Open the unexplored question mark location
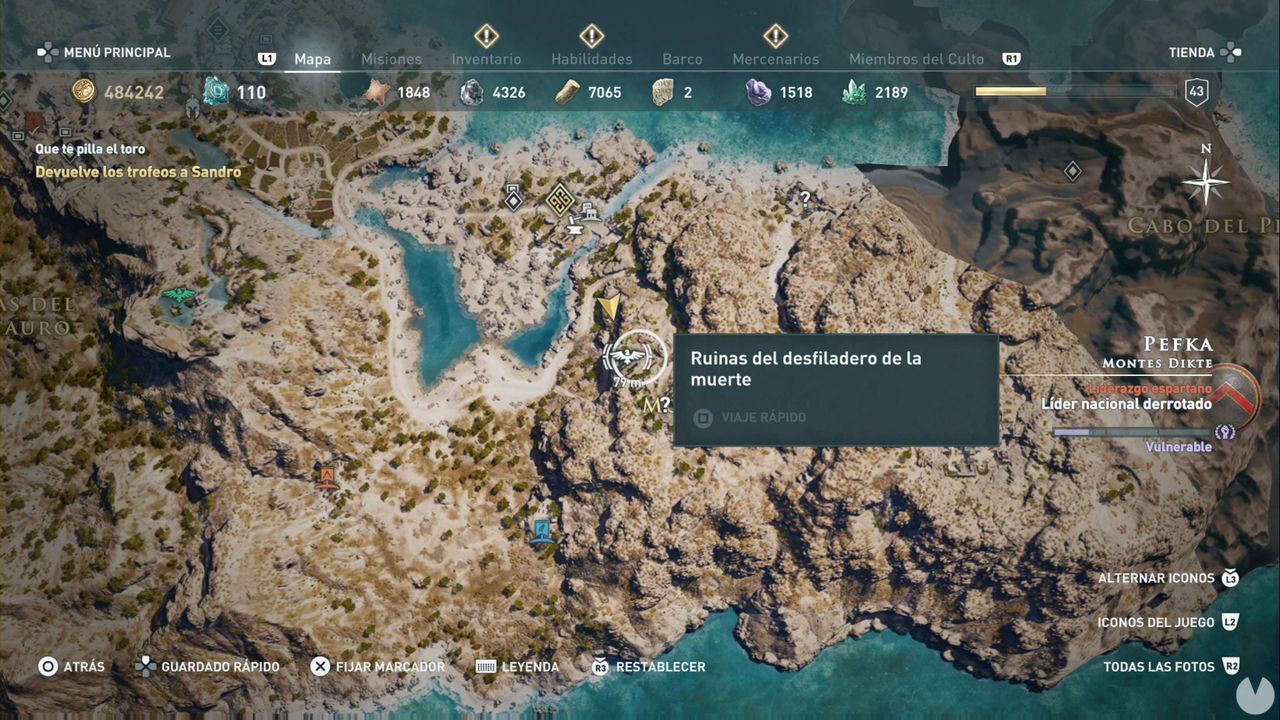This screenshot has width=1280, height=720. [x=806, y=198]
